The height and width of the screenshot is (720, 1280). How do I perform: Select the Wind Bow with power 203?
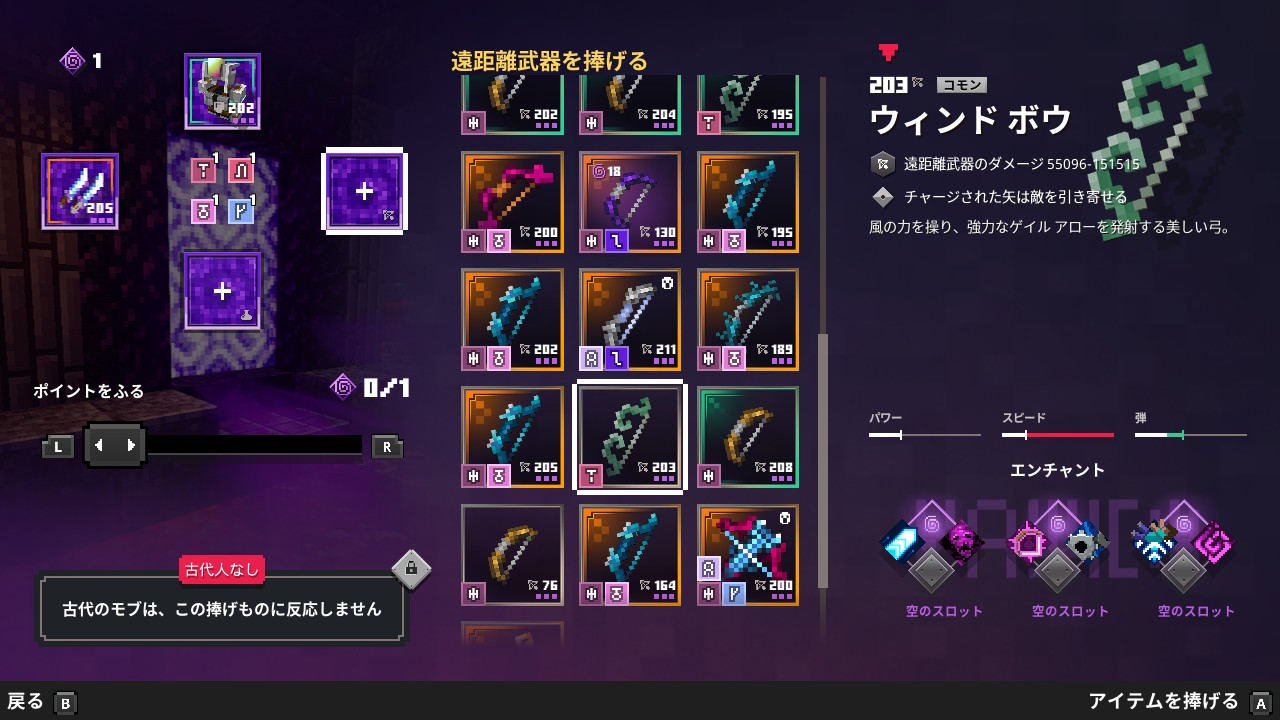pos(629,437)
